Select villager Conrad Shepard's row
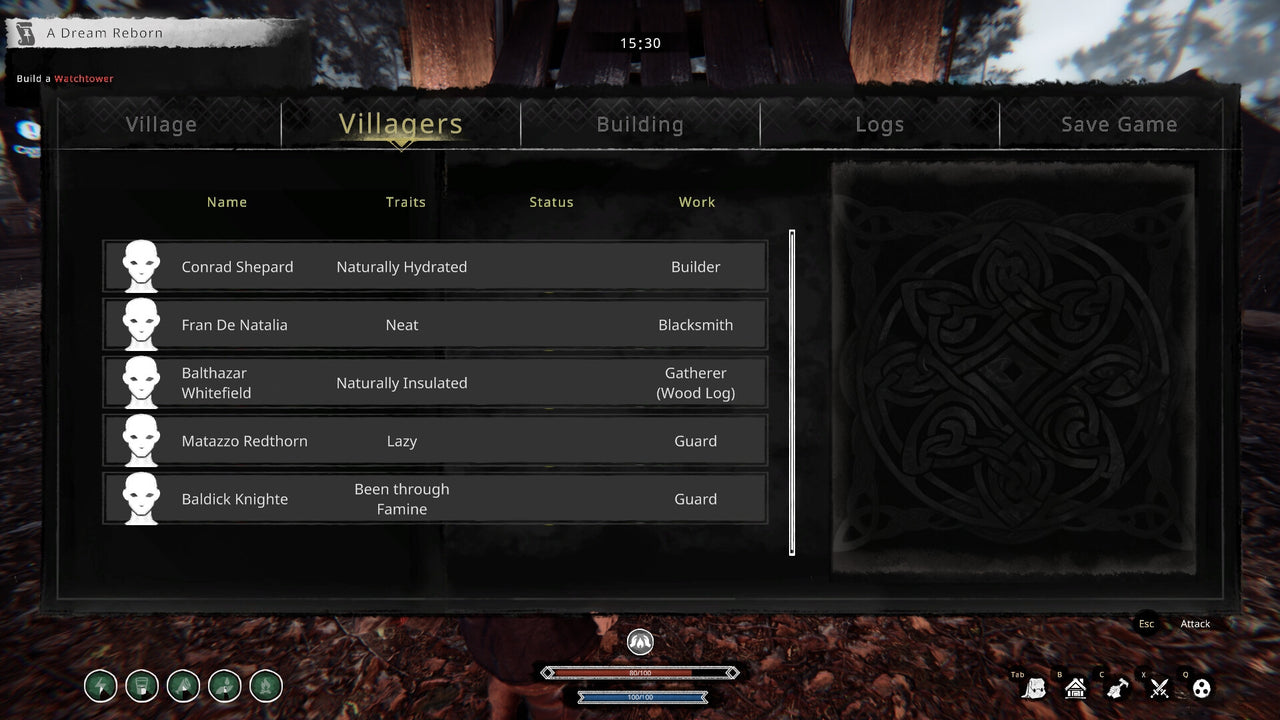The image size is (1280, 720). pyautogui.click(x=435, y=267)
